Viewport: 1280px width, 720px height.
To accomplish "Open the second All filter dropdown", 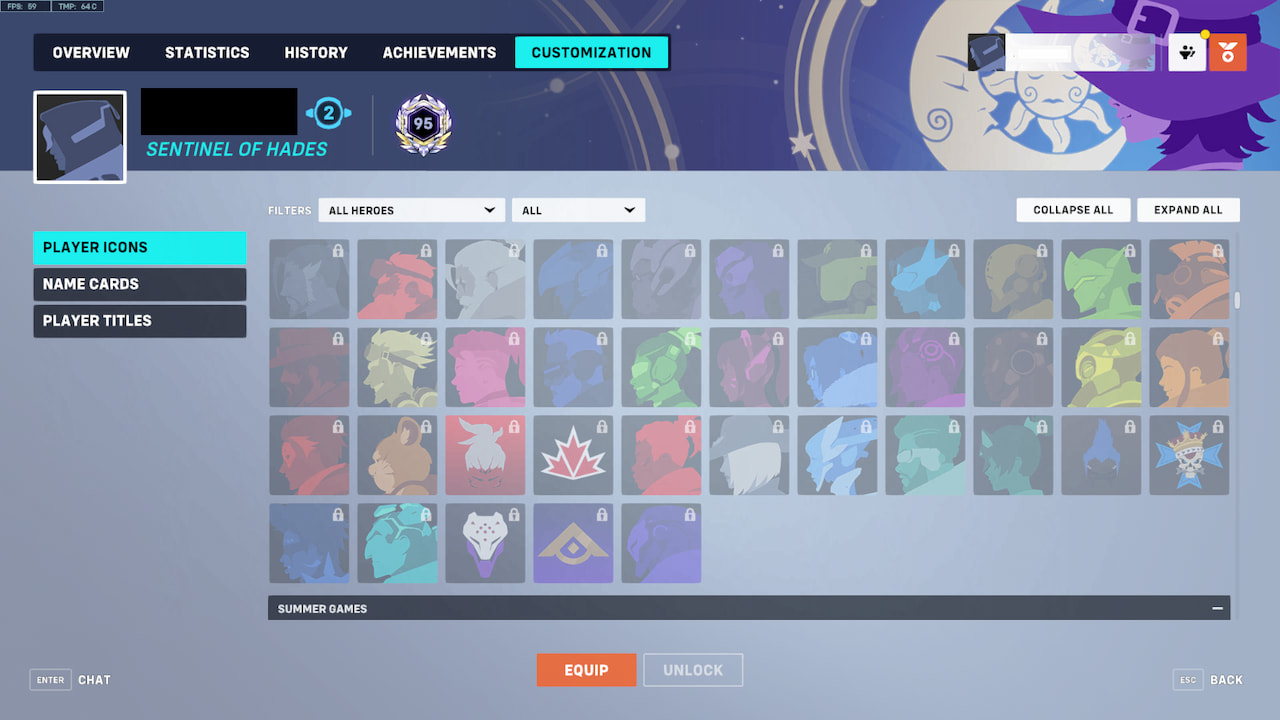I will [x=578, y=210].
